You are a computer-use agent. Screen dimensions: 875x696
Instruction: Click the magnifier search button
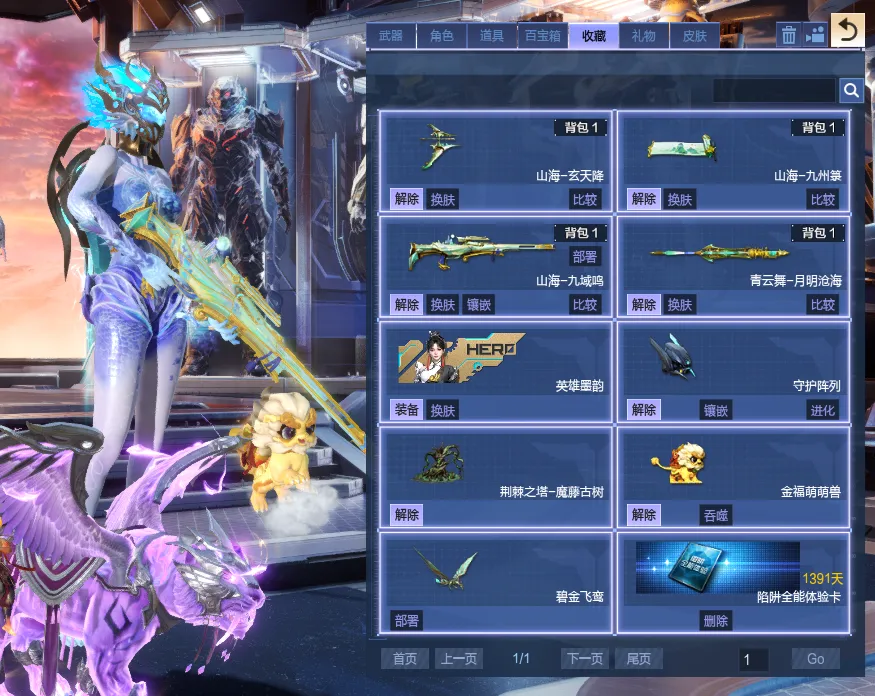tap(851, 91)
